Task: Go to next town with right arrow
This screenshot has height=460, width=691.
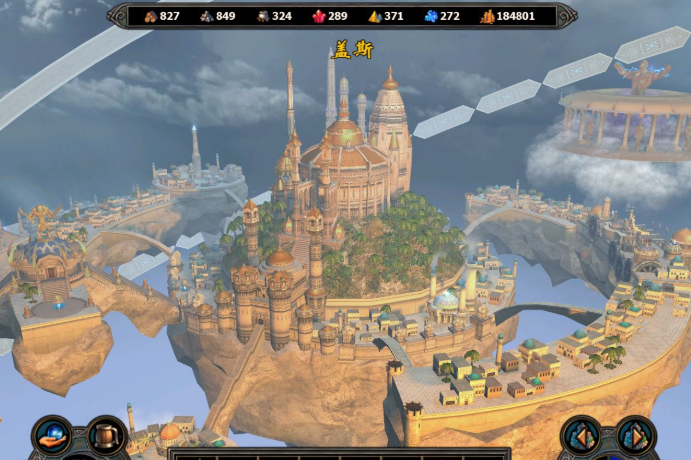Action: click(634, 436)
